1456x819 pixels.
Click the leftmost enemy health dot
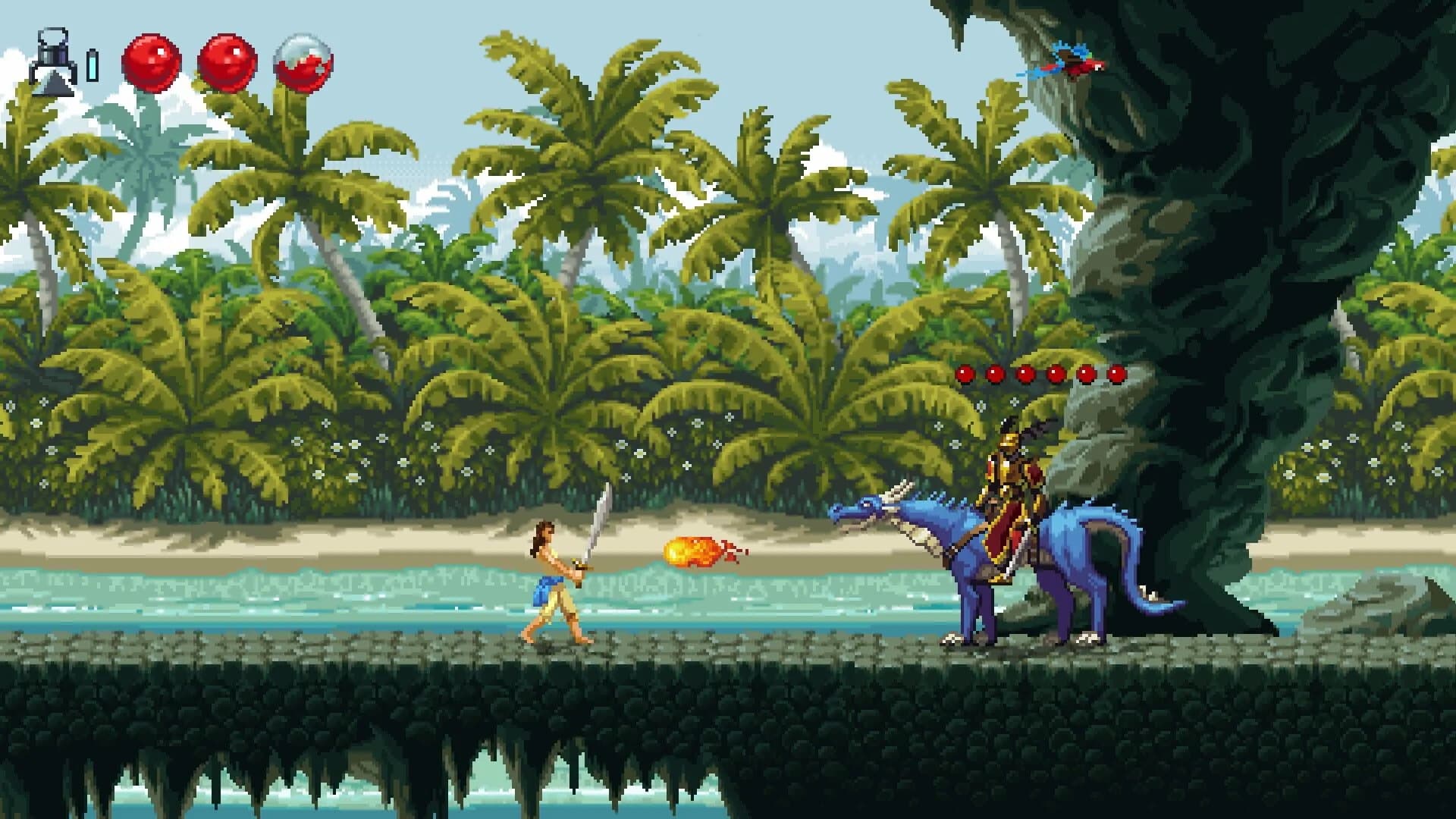tap(966, 373)
